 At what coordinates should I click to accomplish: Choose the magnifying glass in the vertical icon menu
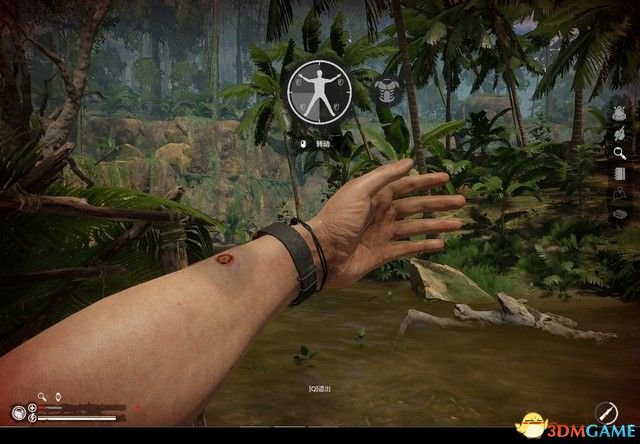(620, 153)
